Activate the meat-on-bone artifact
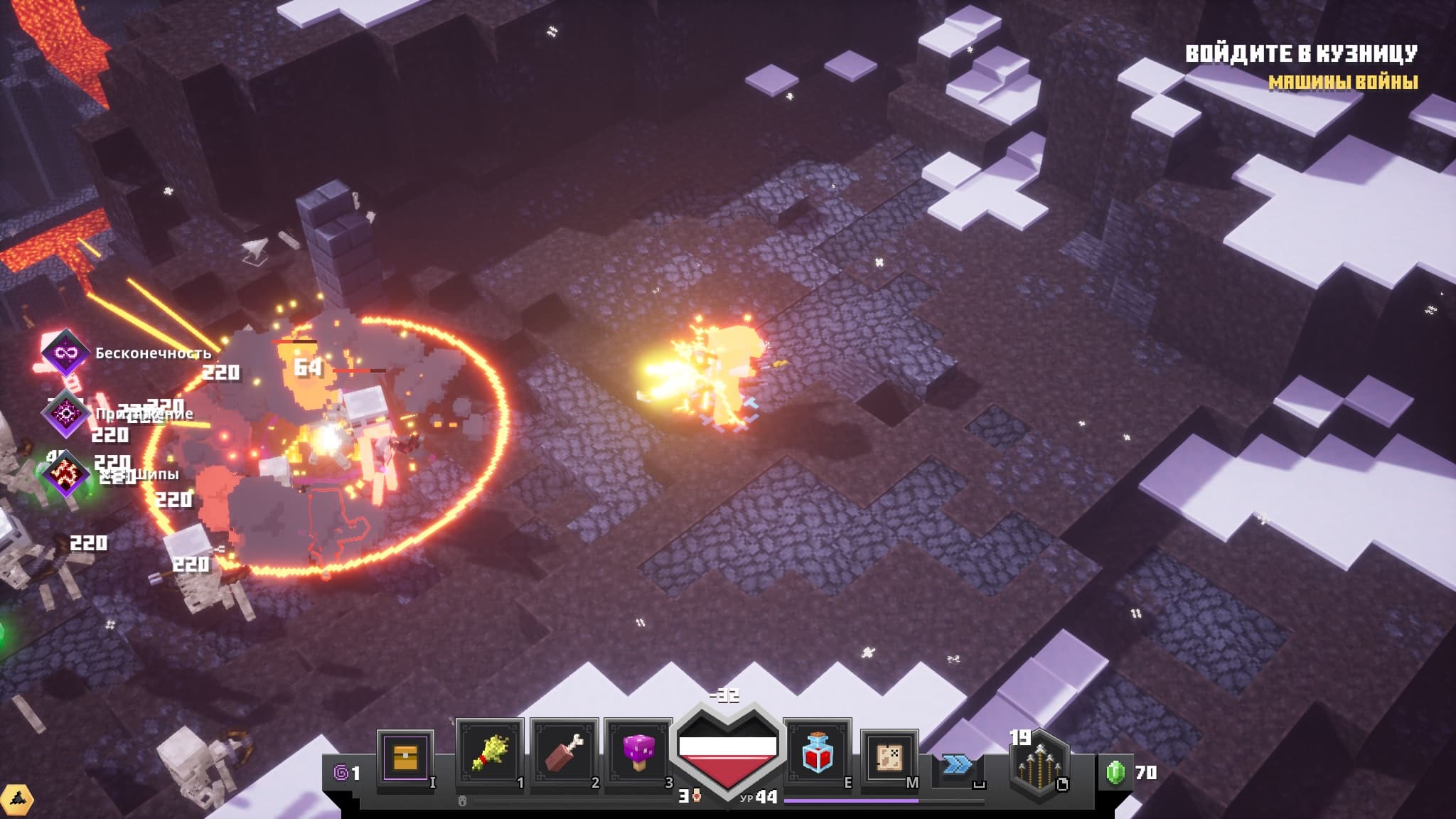This screenshot has height=819, width=1456. coord(564,754)
